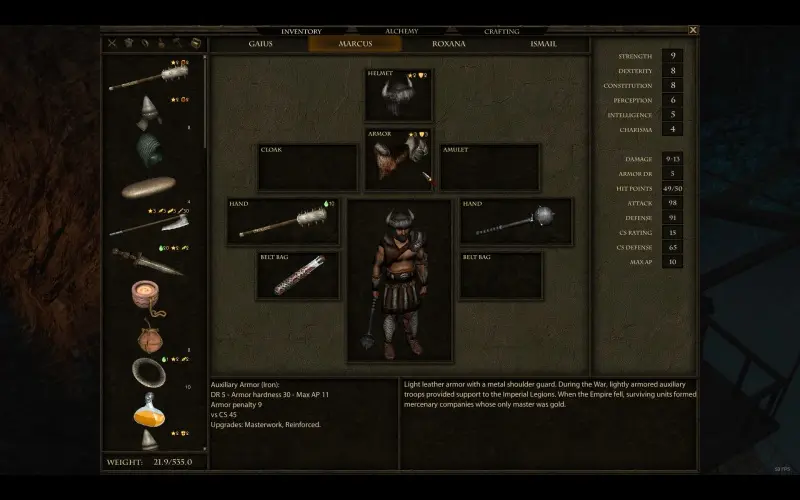The image size is (800, 500).
Task: Select the Marcus character tab
Action: pyautogui.click(x=355, y=44)
